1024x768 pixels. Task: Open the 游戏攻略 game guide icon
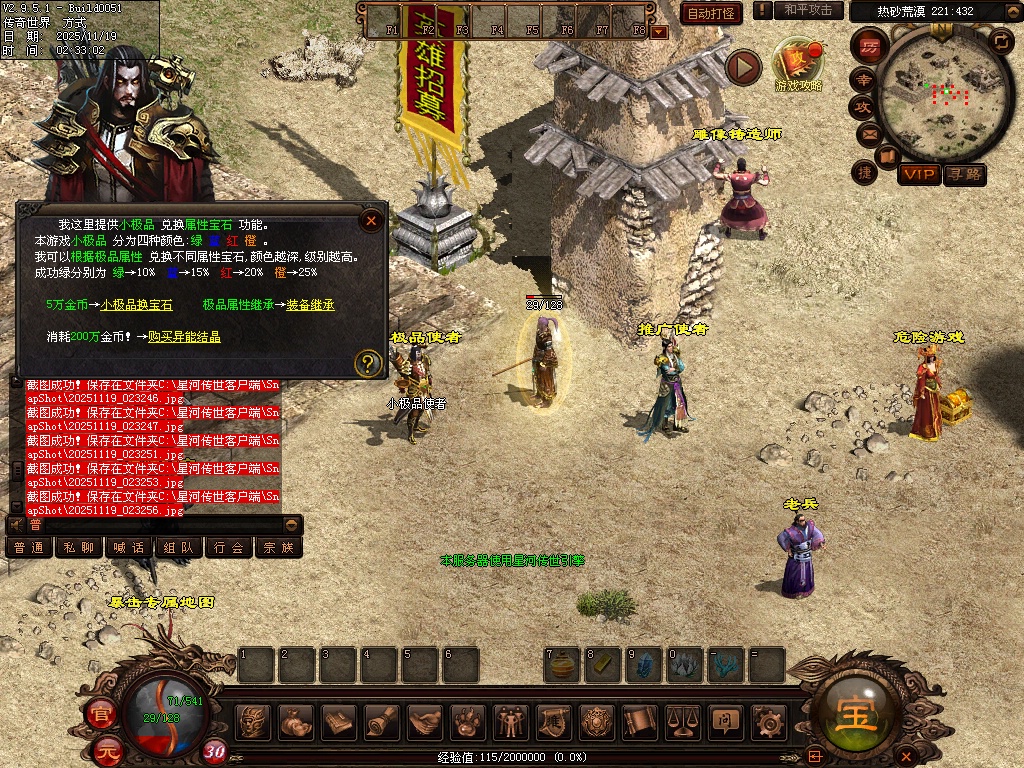tap(799, 62)
